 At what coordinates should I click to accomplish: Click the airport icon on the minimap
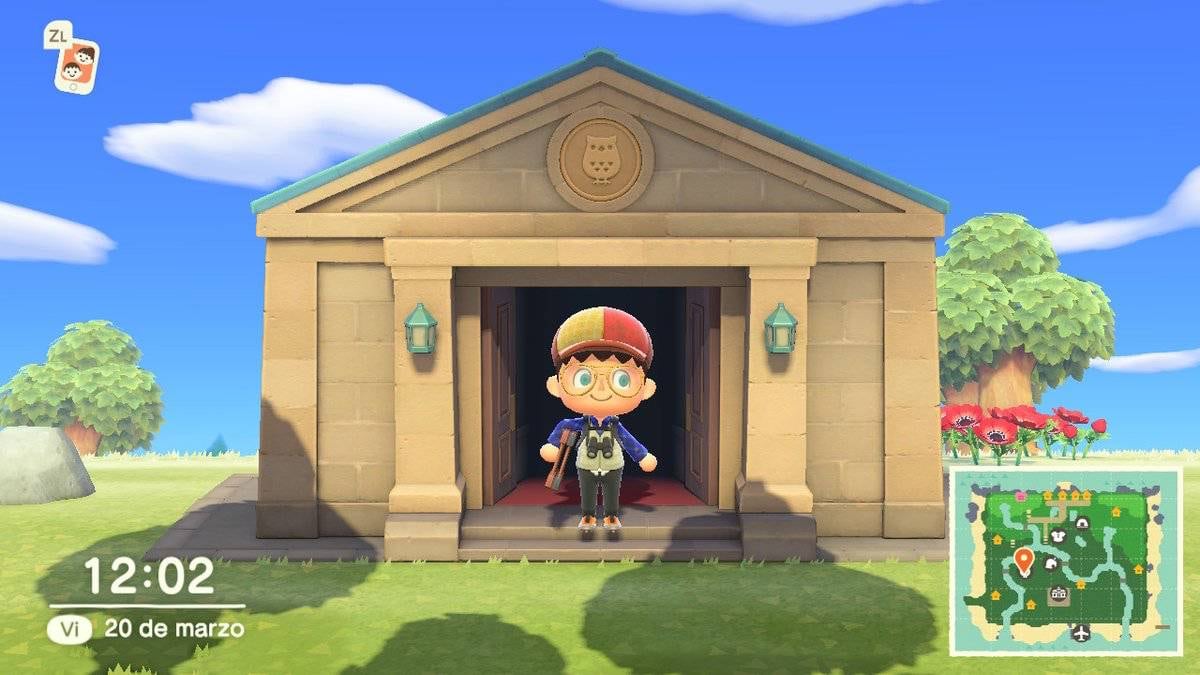(1080, 631)
